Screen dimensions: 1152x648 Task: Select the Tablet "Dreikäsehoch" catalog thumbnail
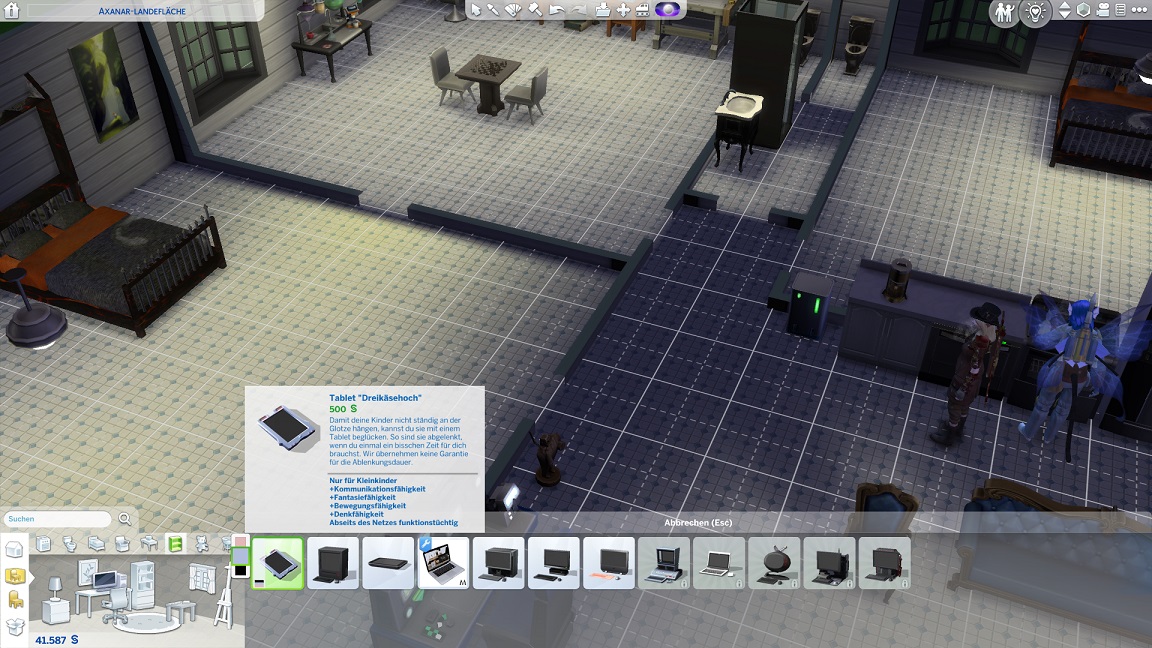click(x=277, y=563)
